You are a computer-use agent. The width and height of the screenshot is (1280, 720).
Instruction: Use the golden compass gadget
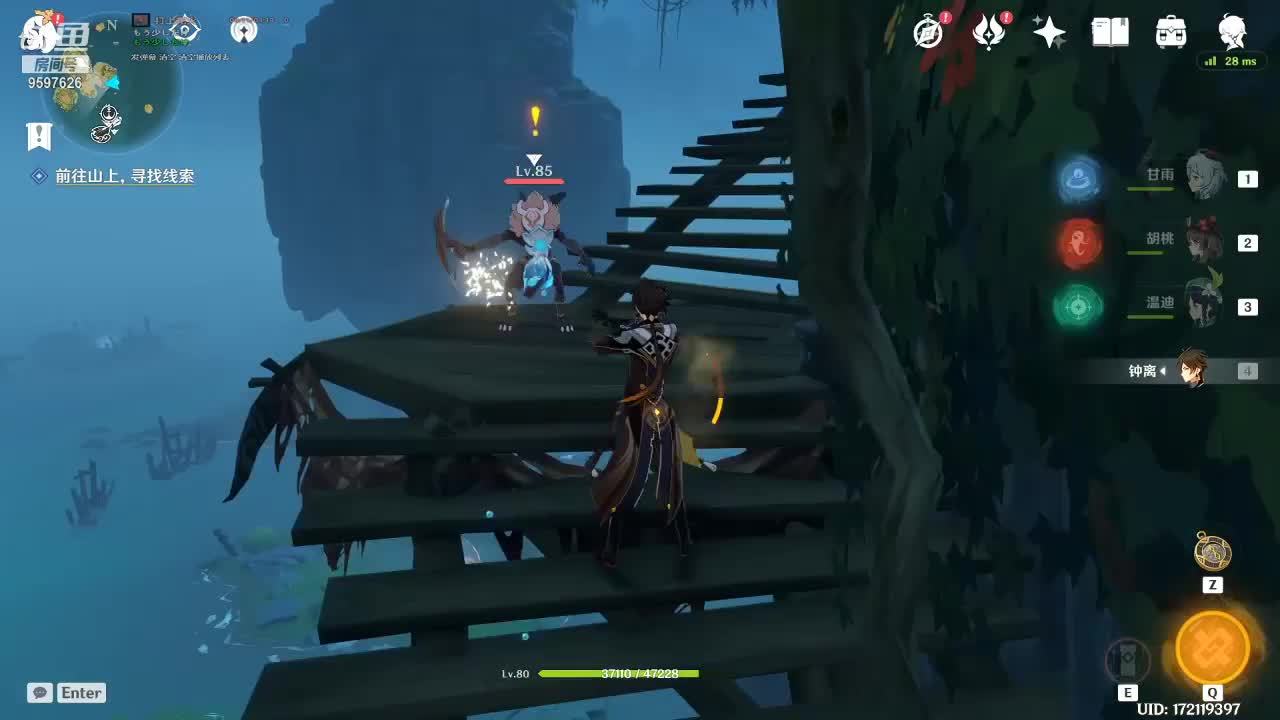click(1213, 552)
